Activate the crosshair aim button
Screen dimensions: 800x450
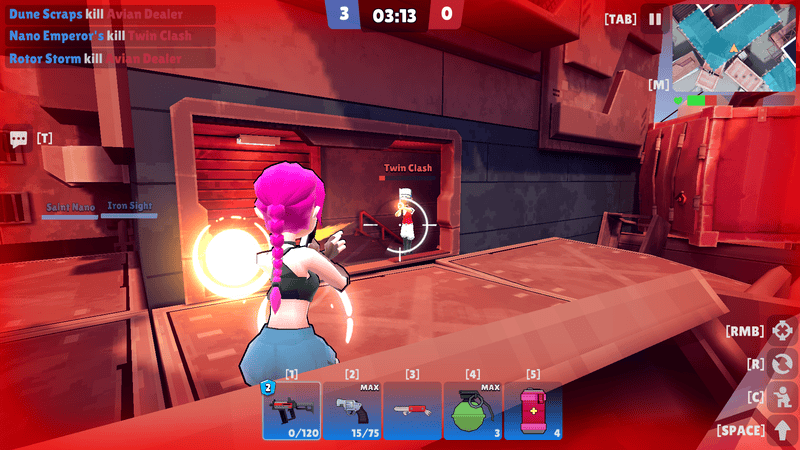(783, 330)
